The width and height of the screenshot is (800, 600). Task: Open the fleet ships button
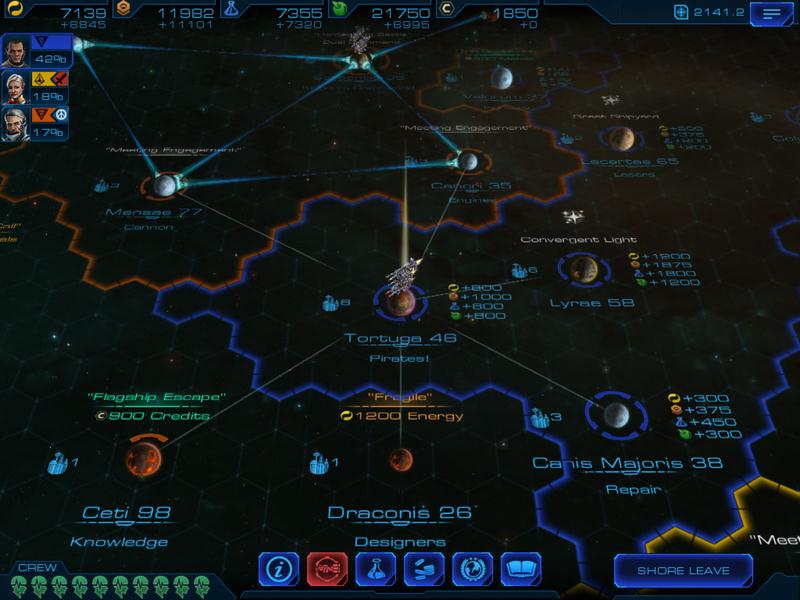[424, 571]
